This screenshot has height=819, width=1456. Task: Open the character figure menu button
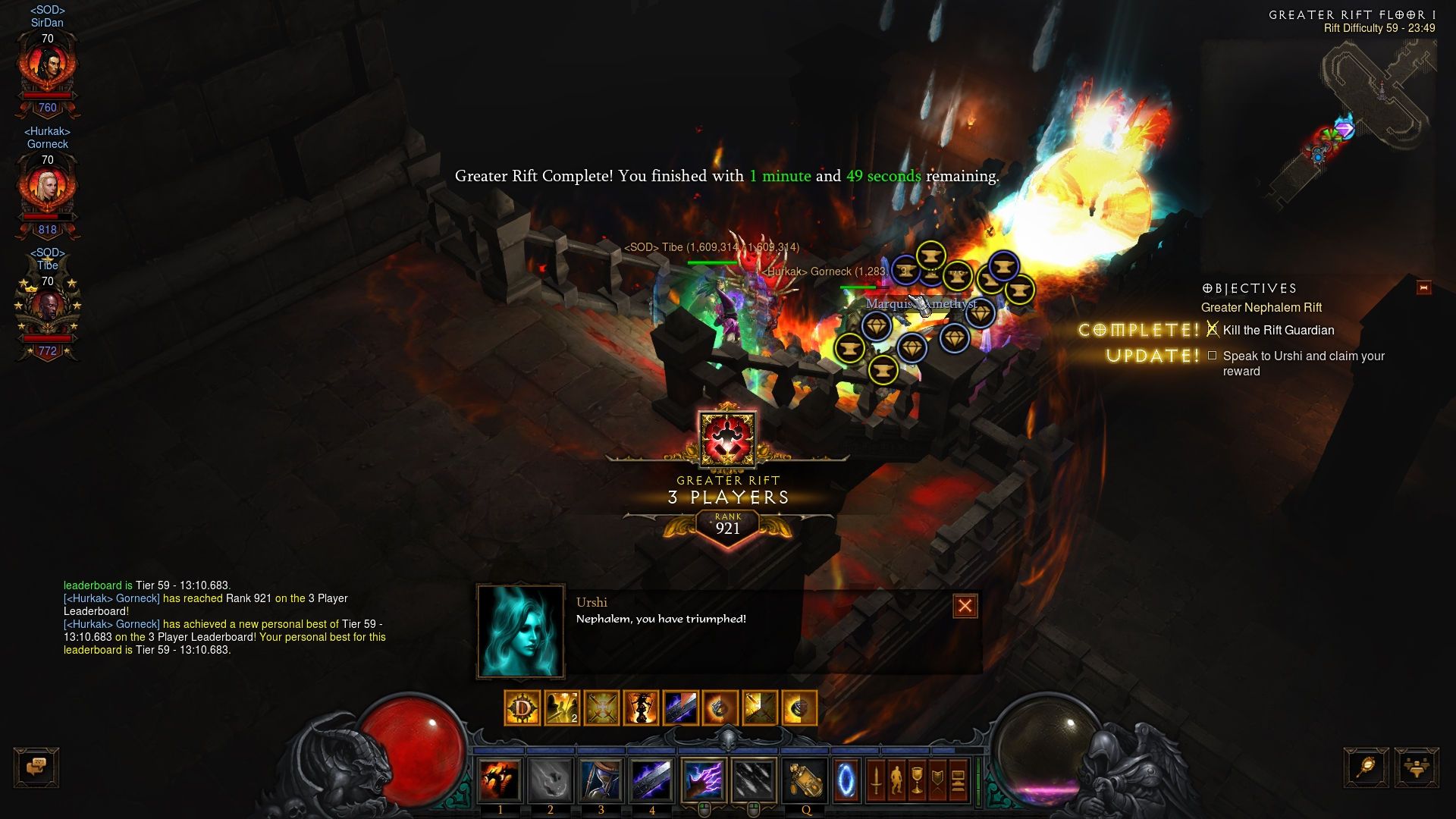(896, 780)
